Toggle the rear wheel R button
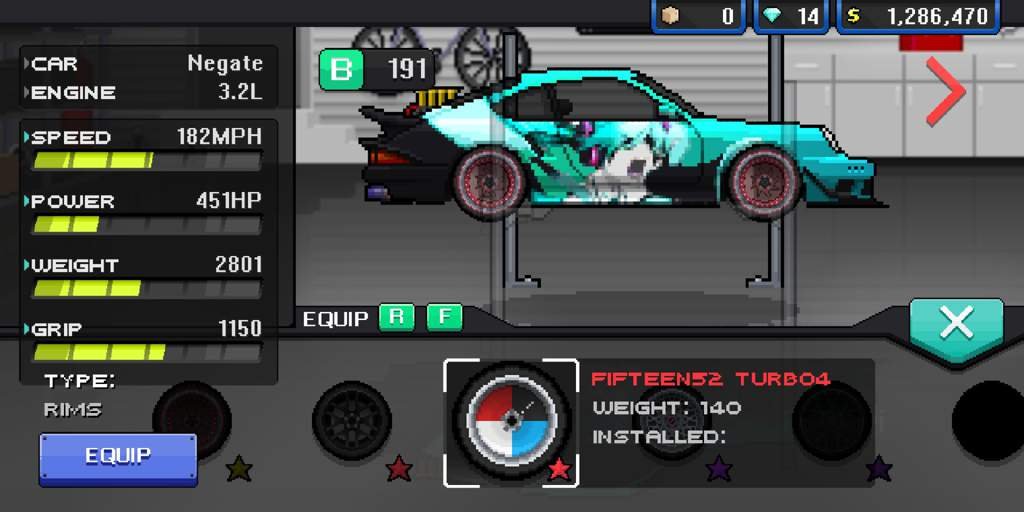Viewport: 1024px width, 512px height. tap(396, 318)
